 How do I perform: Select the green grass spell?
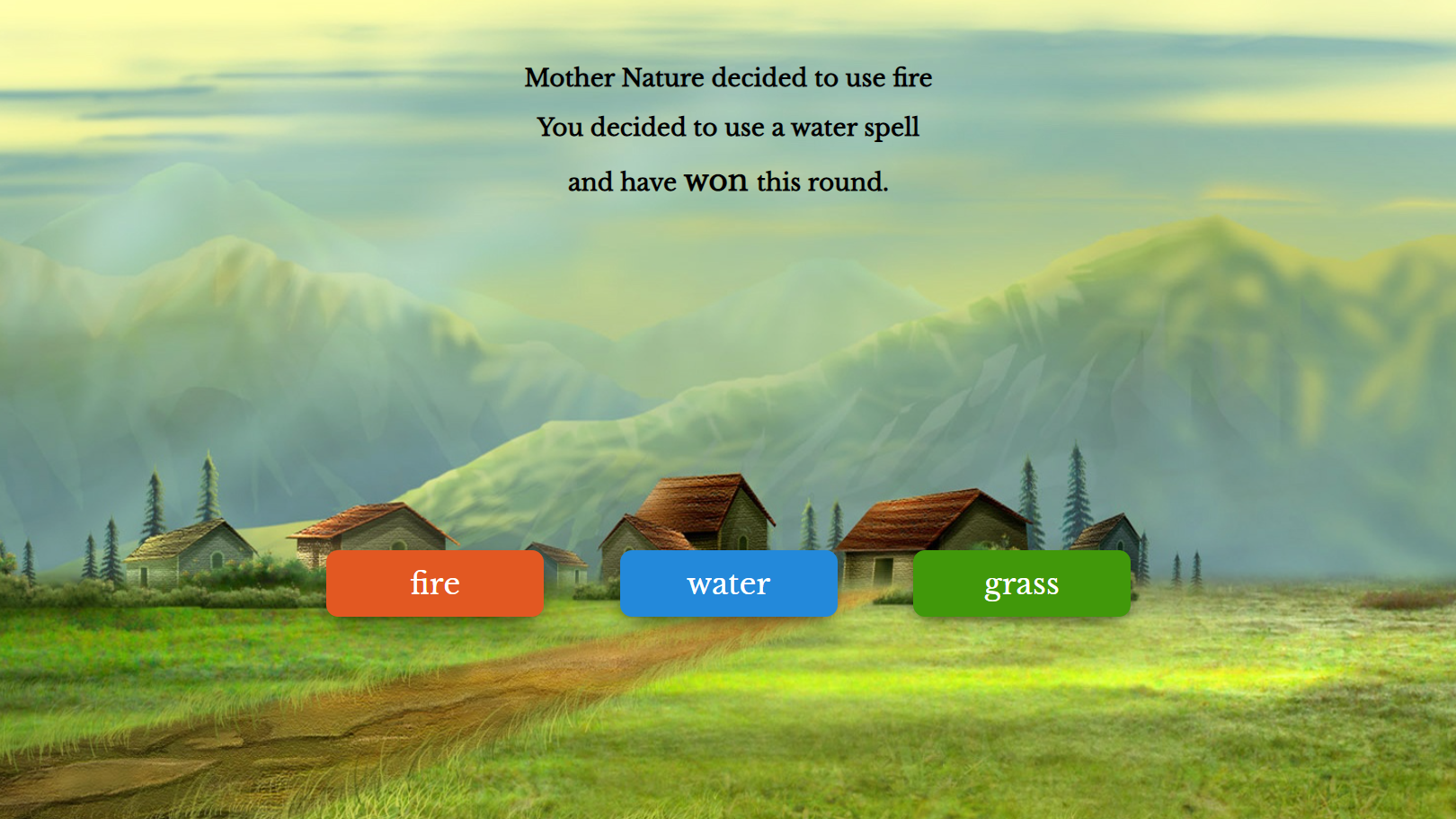[1021, 583]
